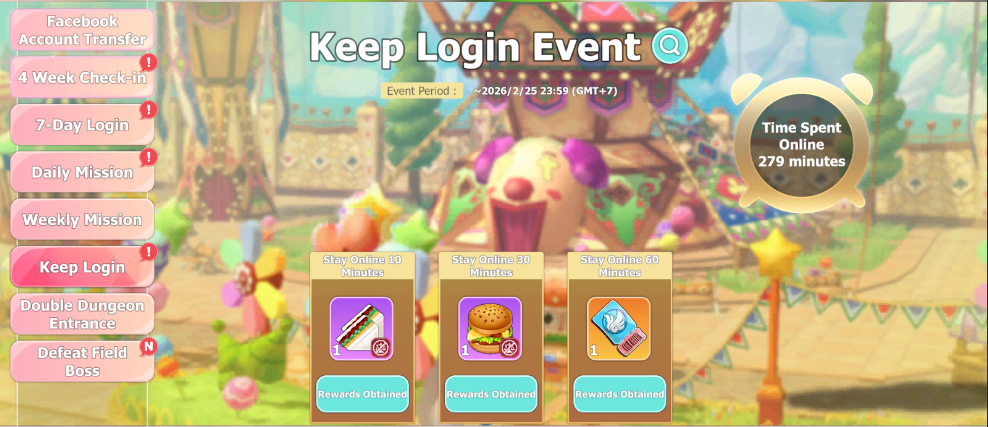Select the wing ticket reward icon
This screenshot has height=427, width=988.
point(619,329)
